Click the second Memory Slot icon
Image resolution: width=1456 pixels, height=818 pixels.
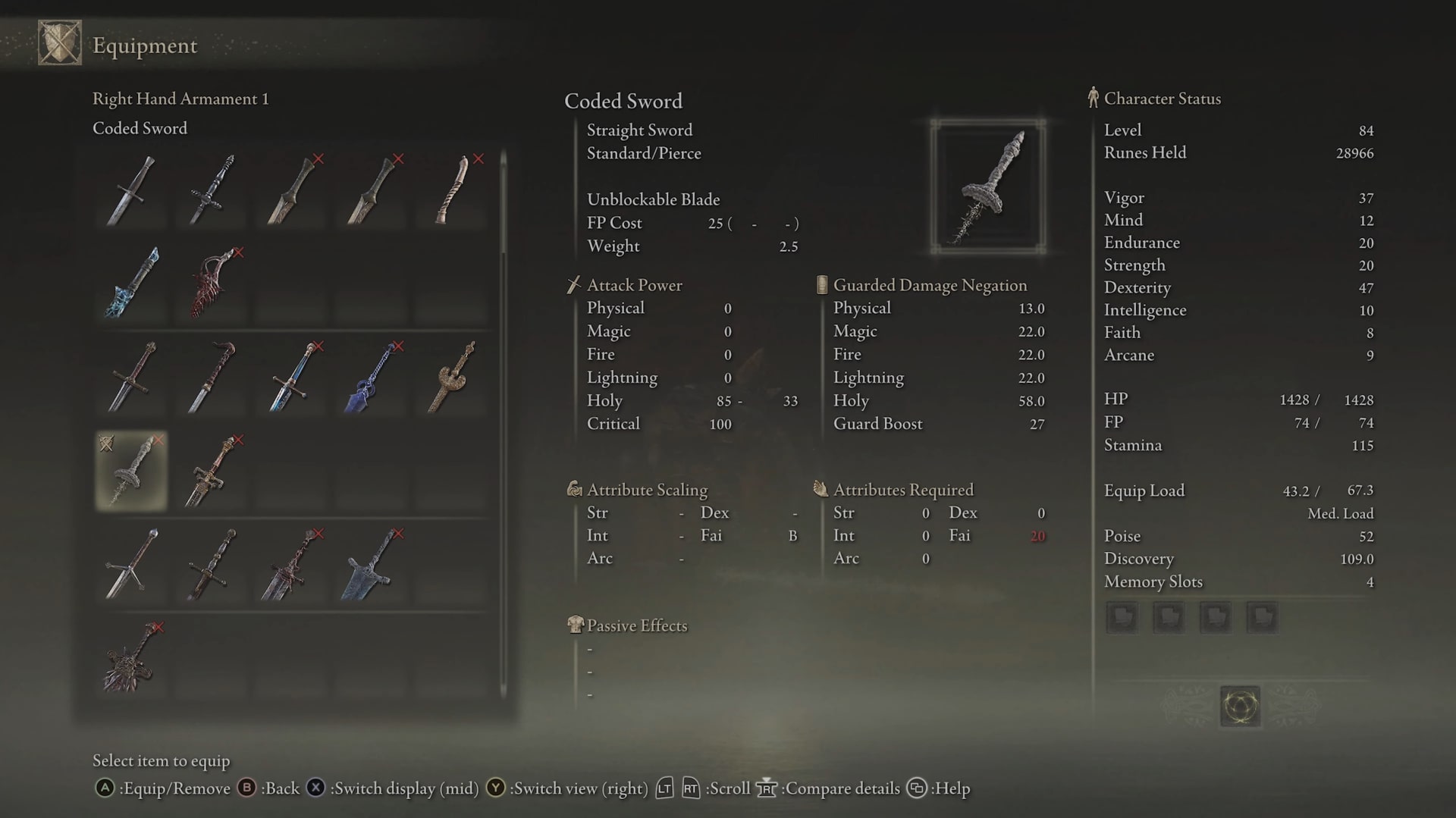[1169, 616]
